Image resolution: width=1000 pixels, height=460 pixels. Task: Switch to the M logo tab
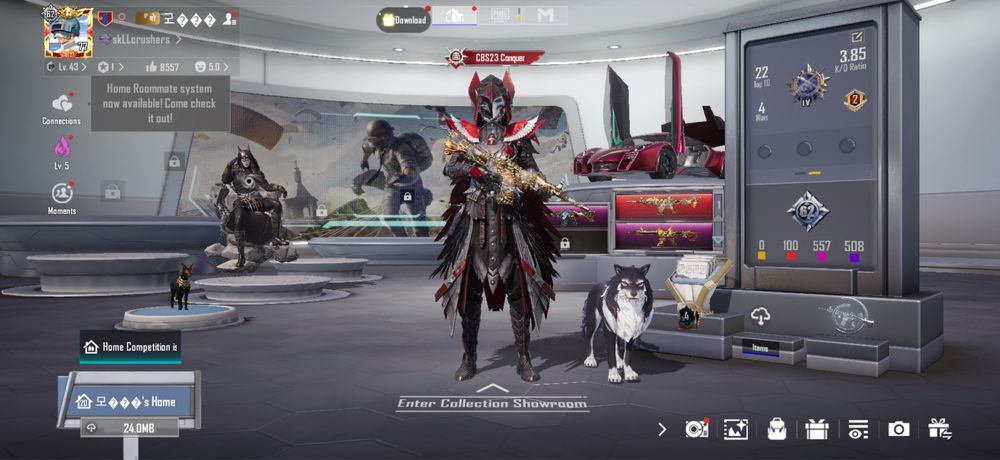click(x=545, y=16)
